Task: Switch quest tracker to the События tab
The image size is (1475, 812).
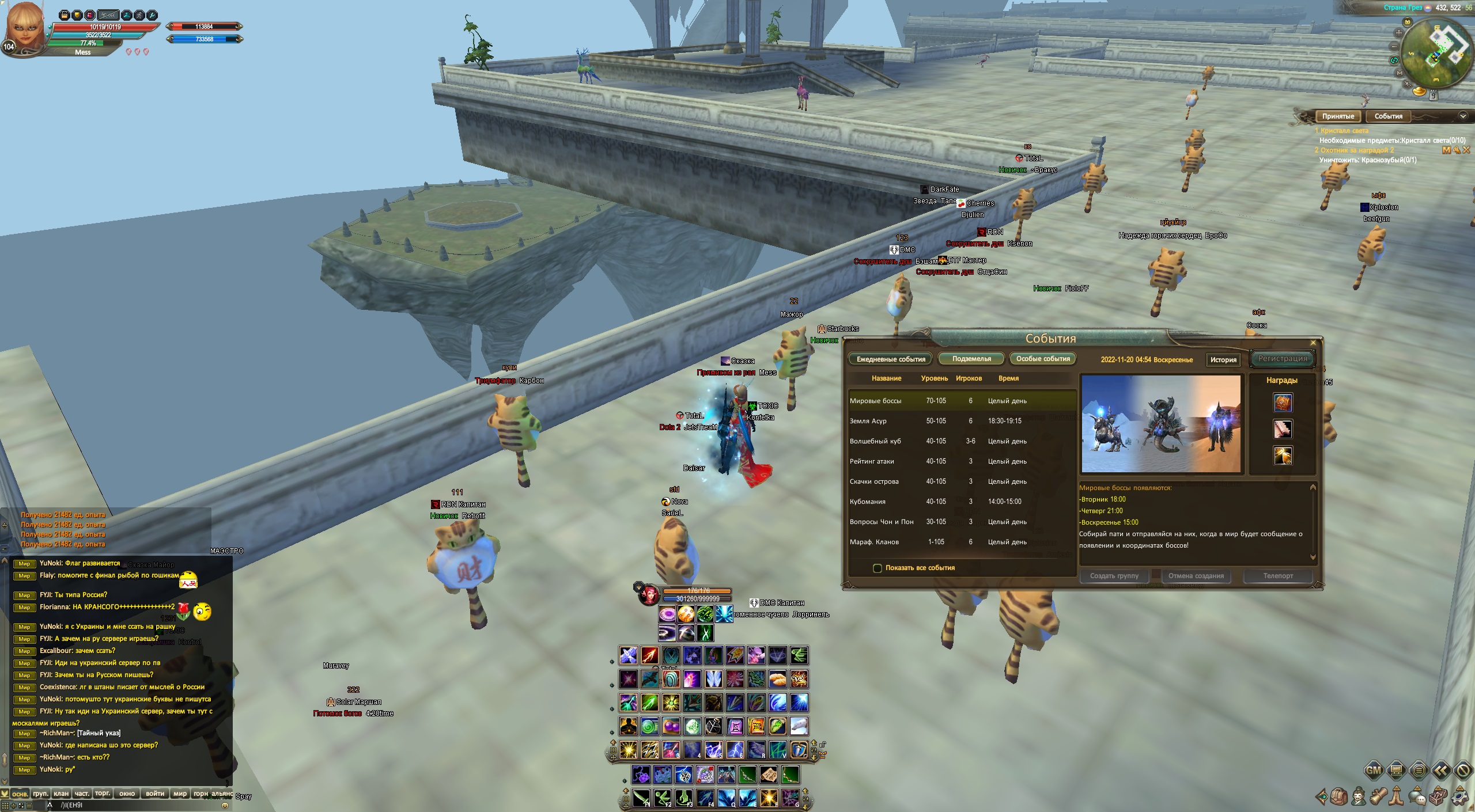Action: (x=1388, y=116)
